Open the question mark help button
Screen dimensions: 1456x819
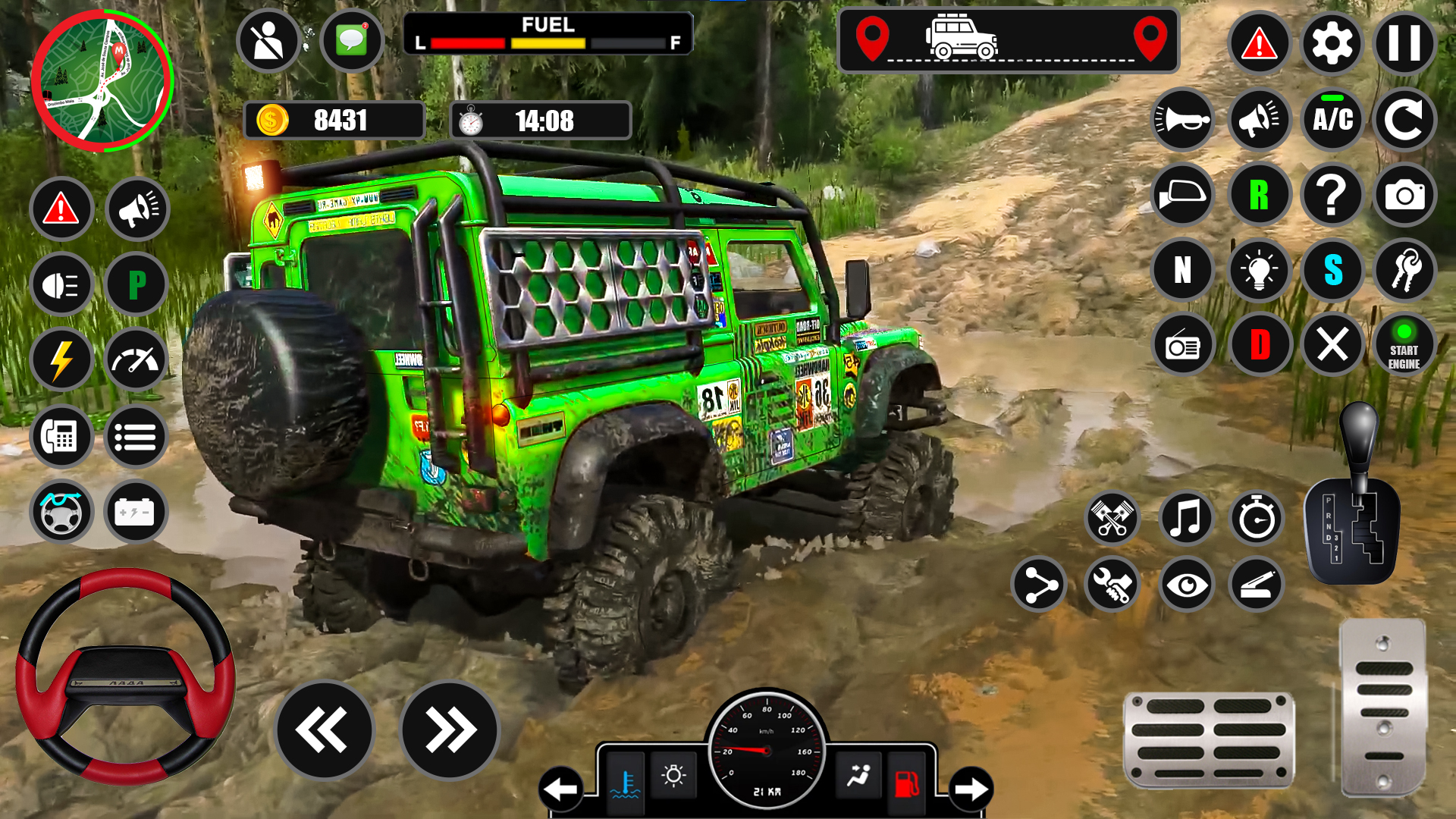pyautogui.click(x=1332, y=195)
